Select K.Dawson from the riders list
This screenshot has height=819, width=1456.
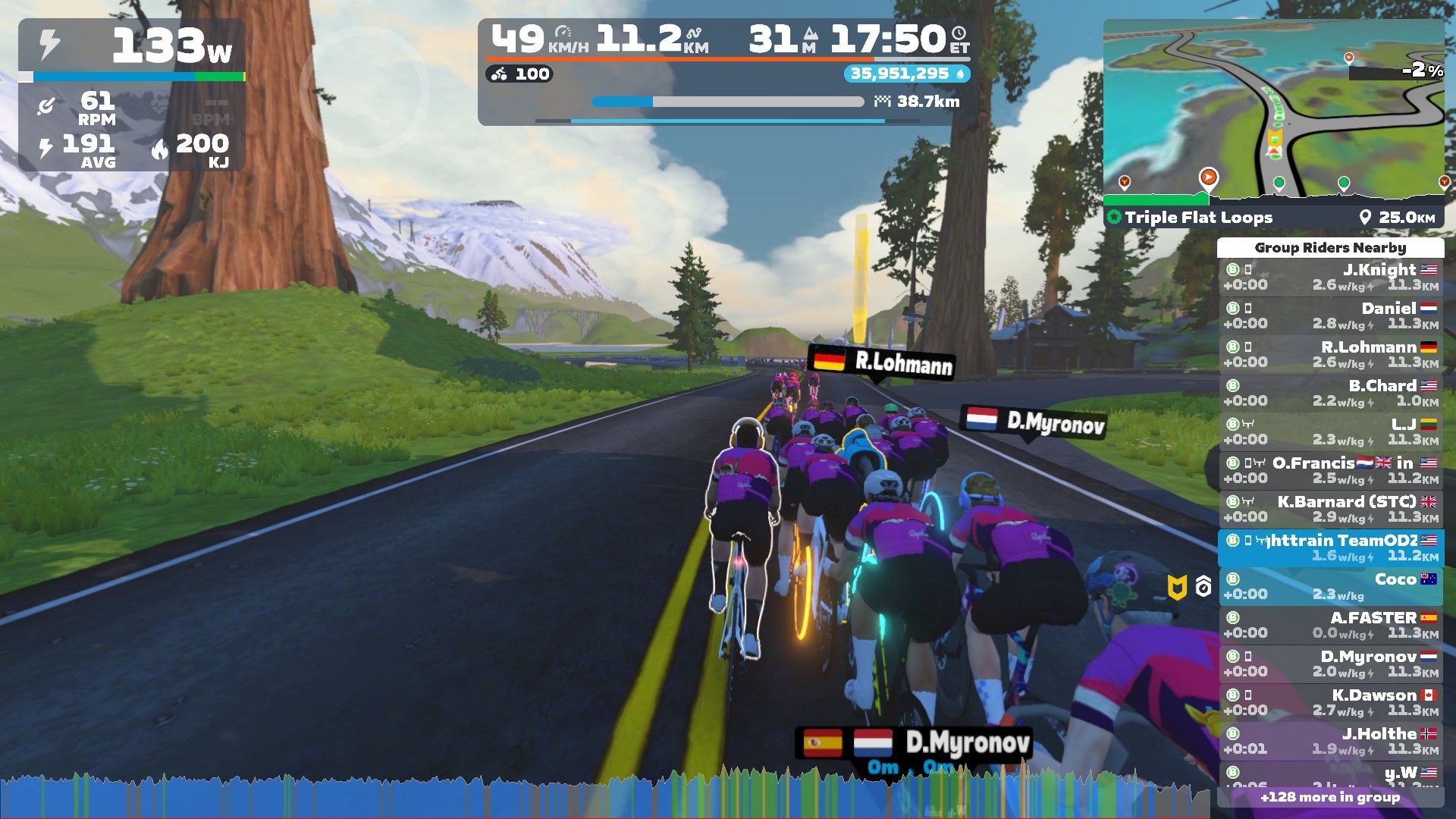(x=1331, y=702)
